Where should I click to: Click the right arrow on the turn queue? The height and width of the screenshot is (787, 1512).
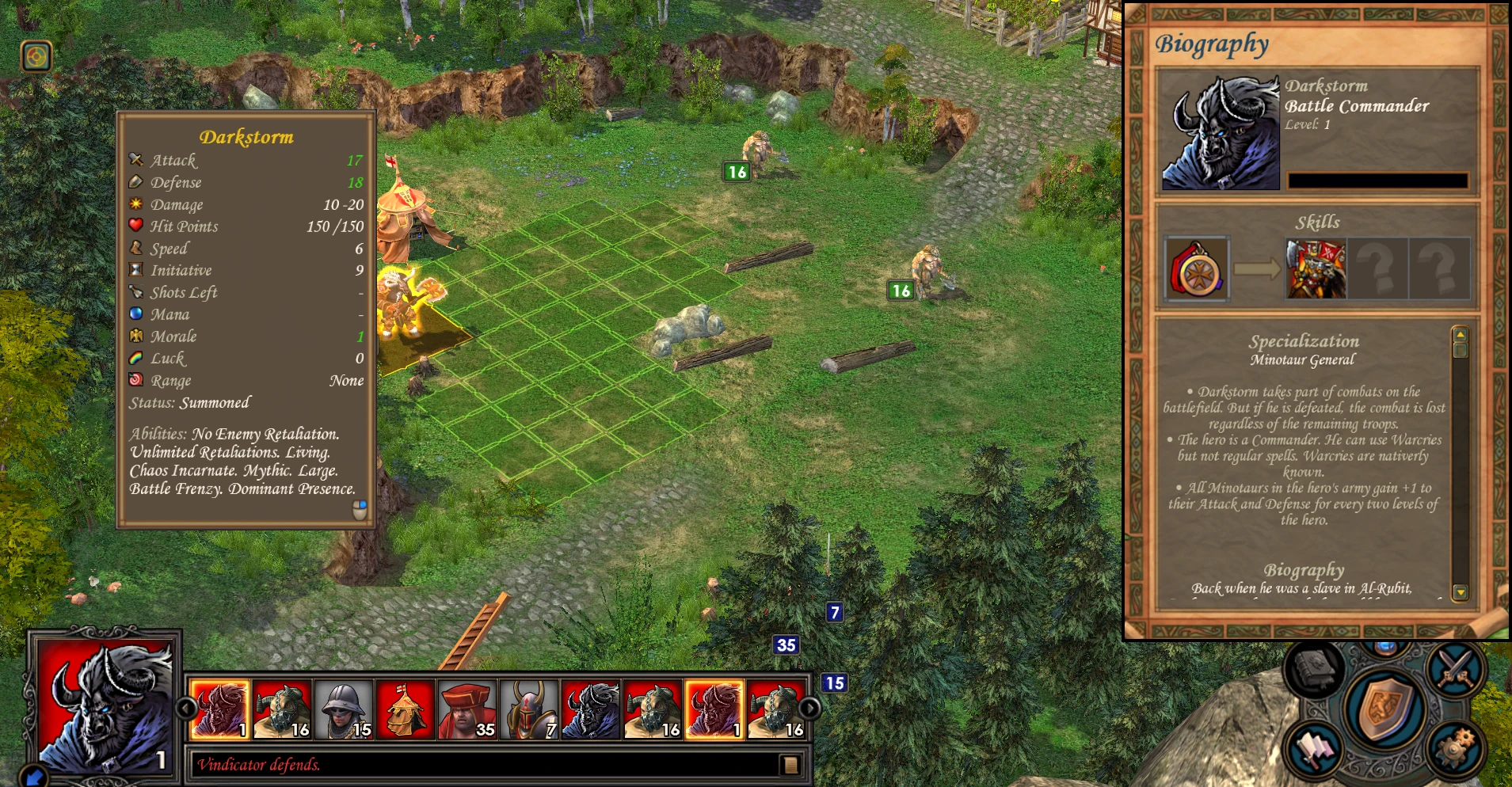tap(811, 708)
